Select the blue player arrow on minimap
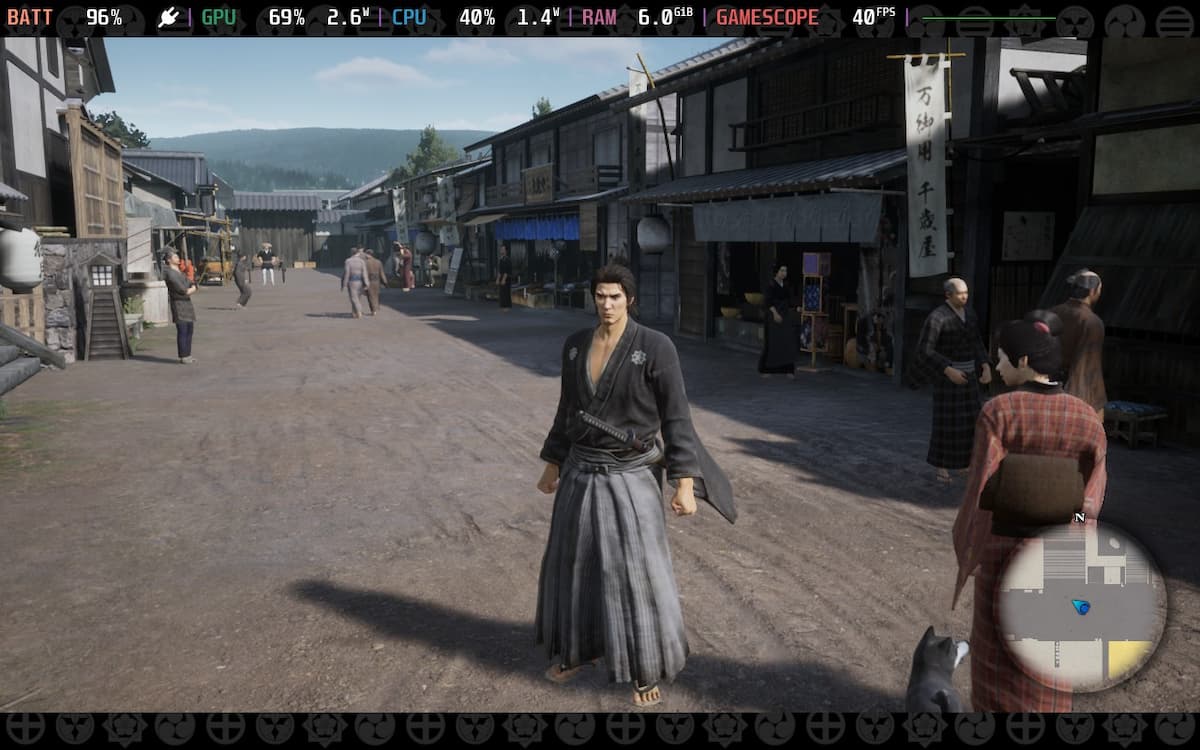The height and width of the screenshot is (750, 1200). (x=1080, y=606)
